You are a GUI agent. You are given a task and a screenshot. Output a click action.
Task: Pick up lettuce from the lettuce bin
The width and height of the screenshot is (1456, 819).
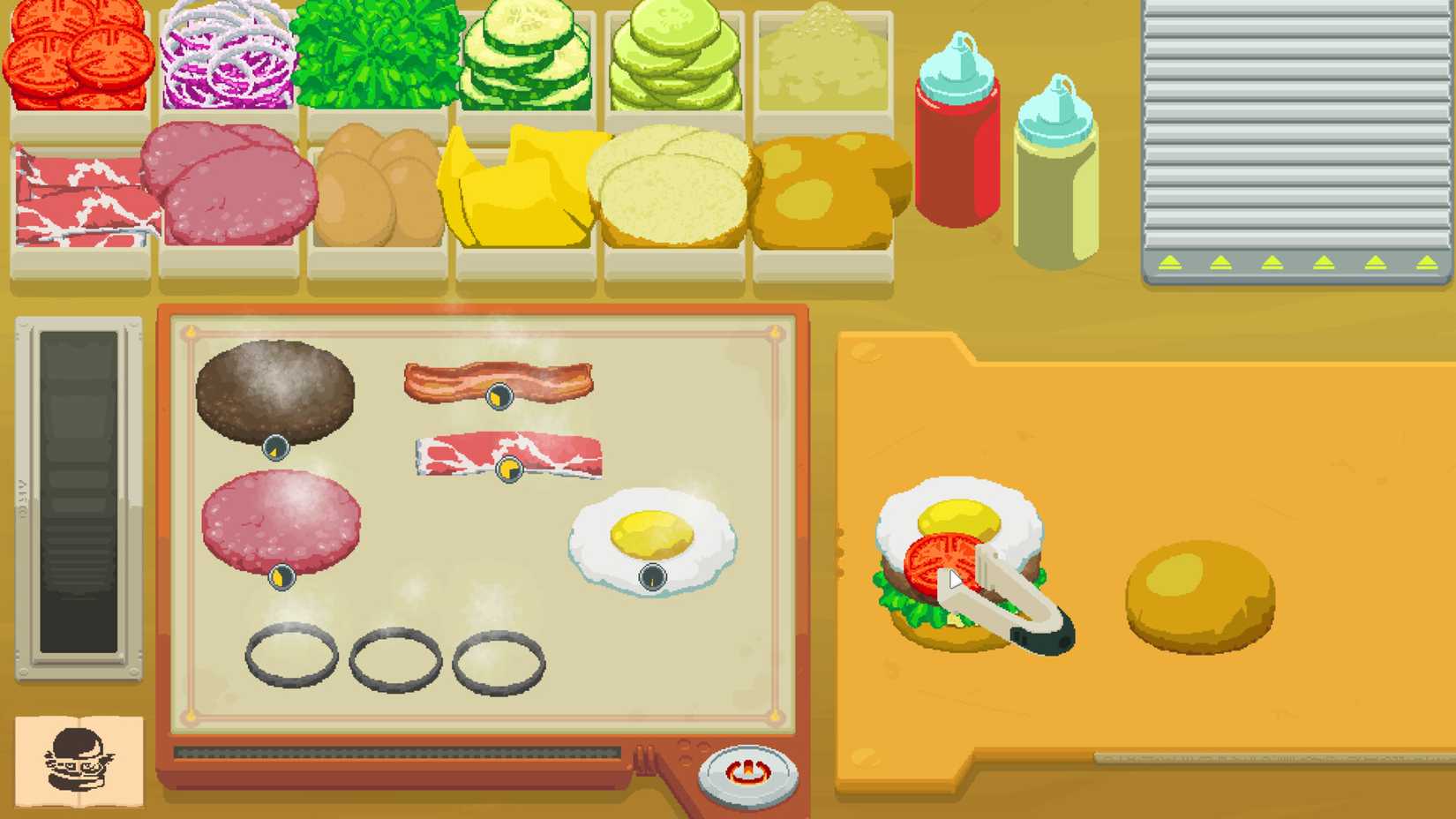pyautogui.click(x=375, y=53)
